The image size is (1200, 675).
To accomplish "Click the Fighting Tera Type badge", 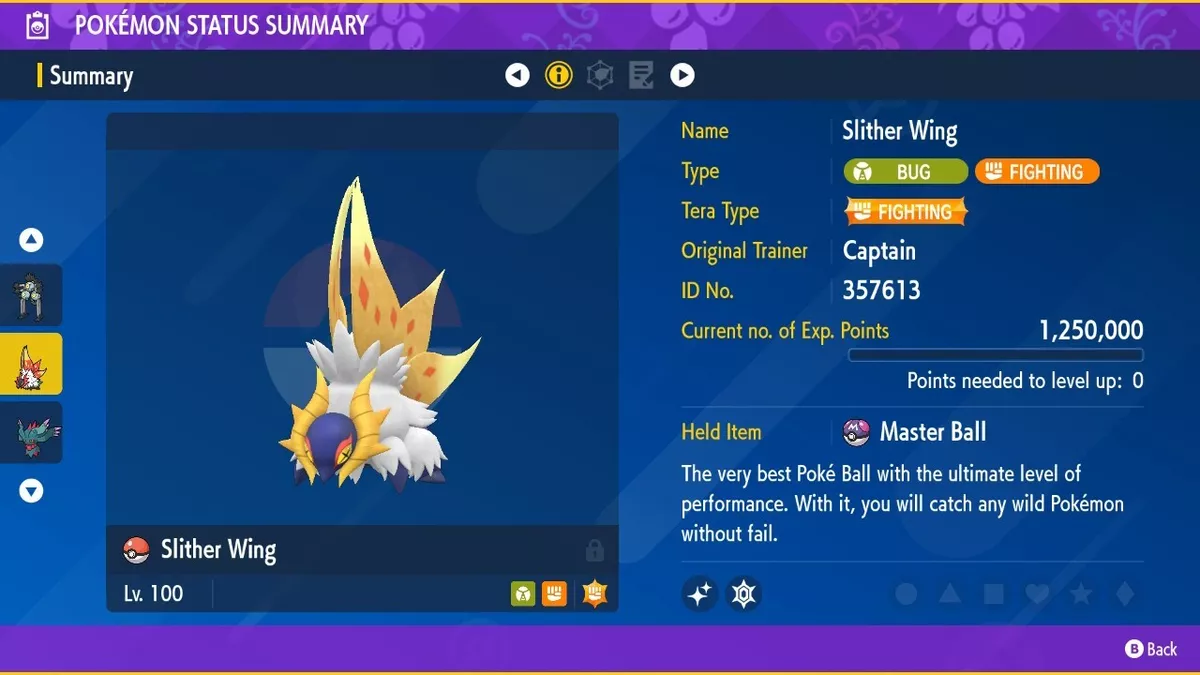I will point(906,212).
